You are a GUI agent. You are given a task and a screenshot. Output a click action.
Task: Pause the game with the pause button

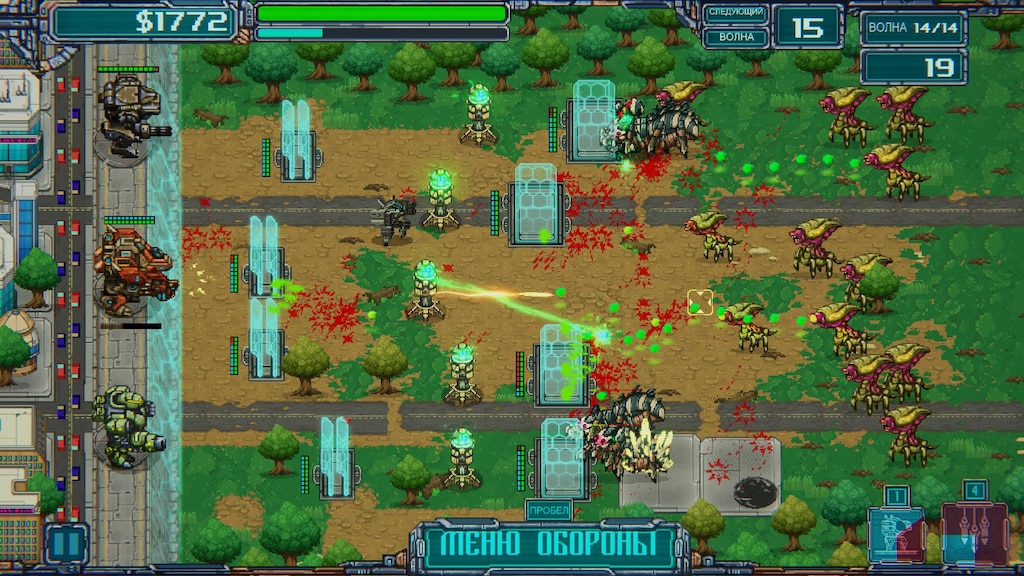(66, 543)
